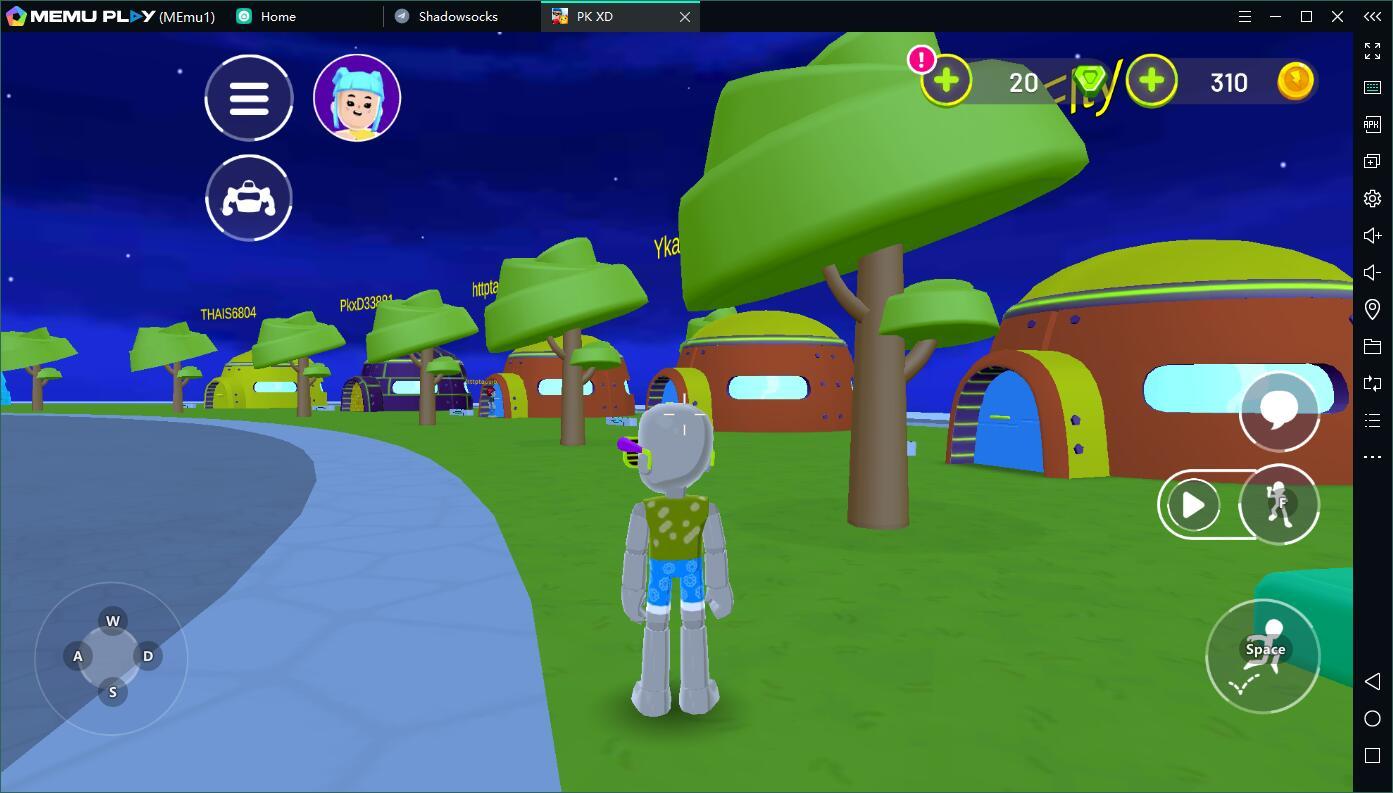Open the dance emote button
Viewport: 1393px width, 793px height.
click(1279, 505)
